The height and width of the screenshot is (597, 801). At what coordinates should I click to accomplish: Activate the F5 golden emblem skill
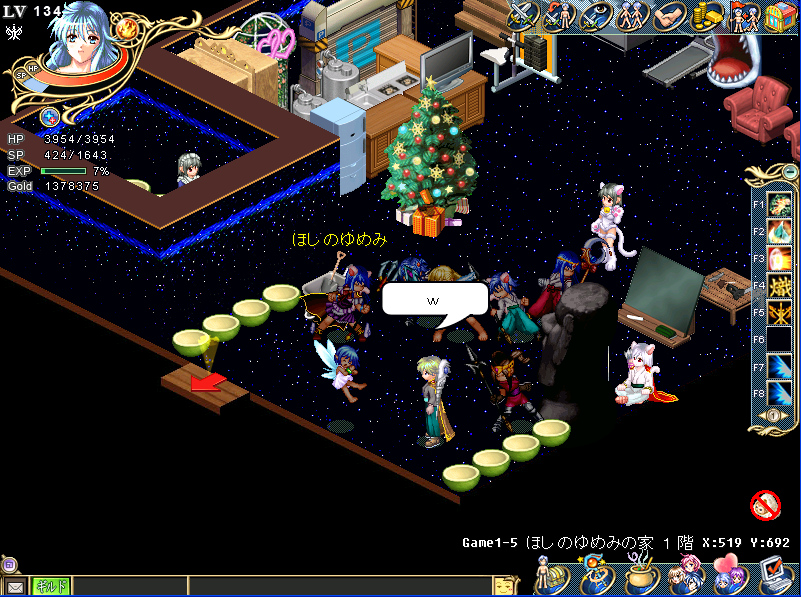(779, 313)
